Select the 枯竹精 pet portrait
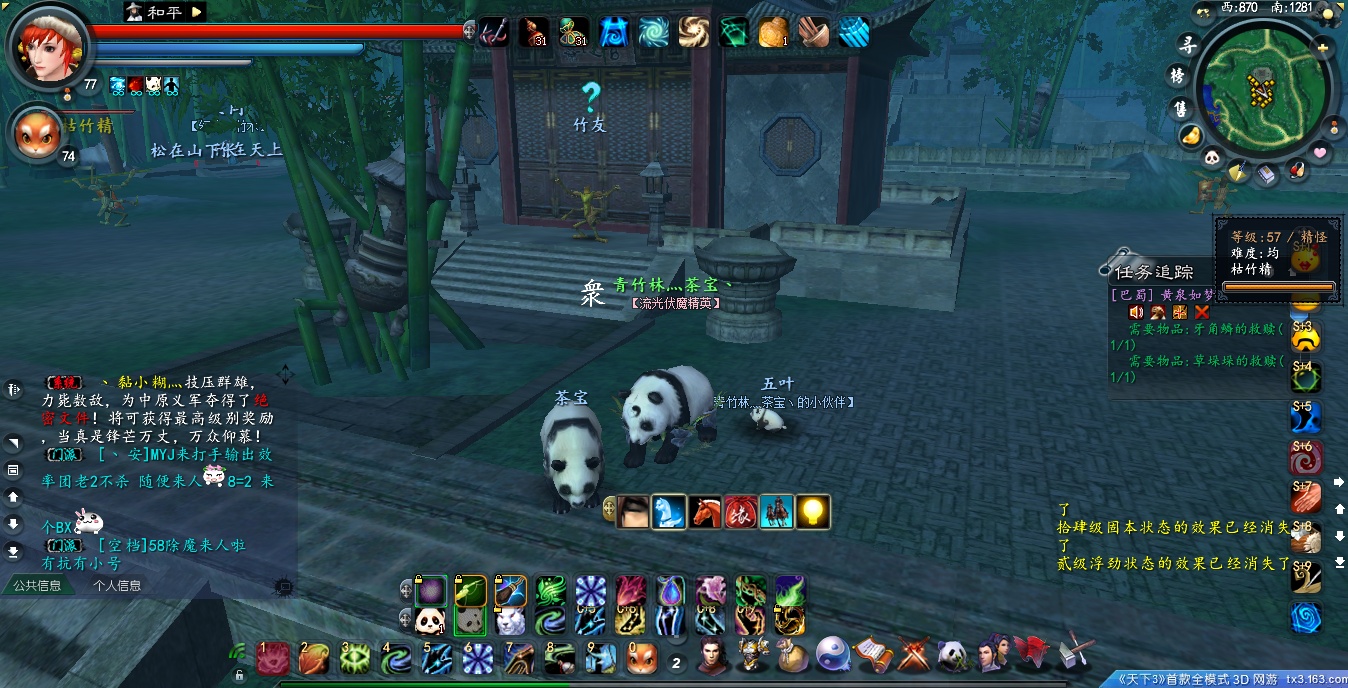Screen dimensions: 1348x688 pos(36,133)
